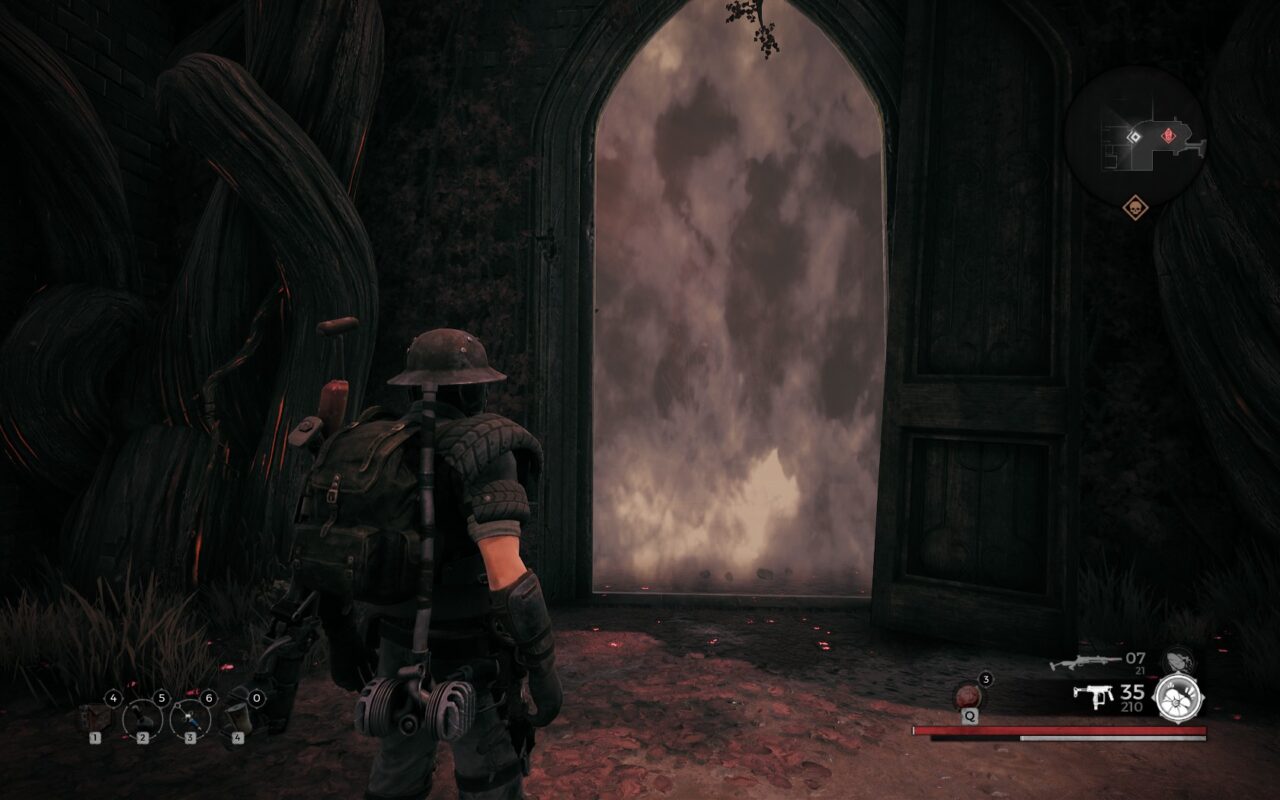Select the submachine gun weapon icon
Viewport: 1280px width, 800px height.
pyautogui.click(x=1093, y=695)
